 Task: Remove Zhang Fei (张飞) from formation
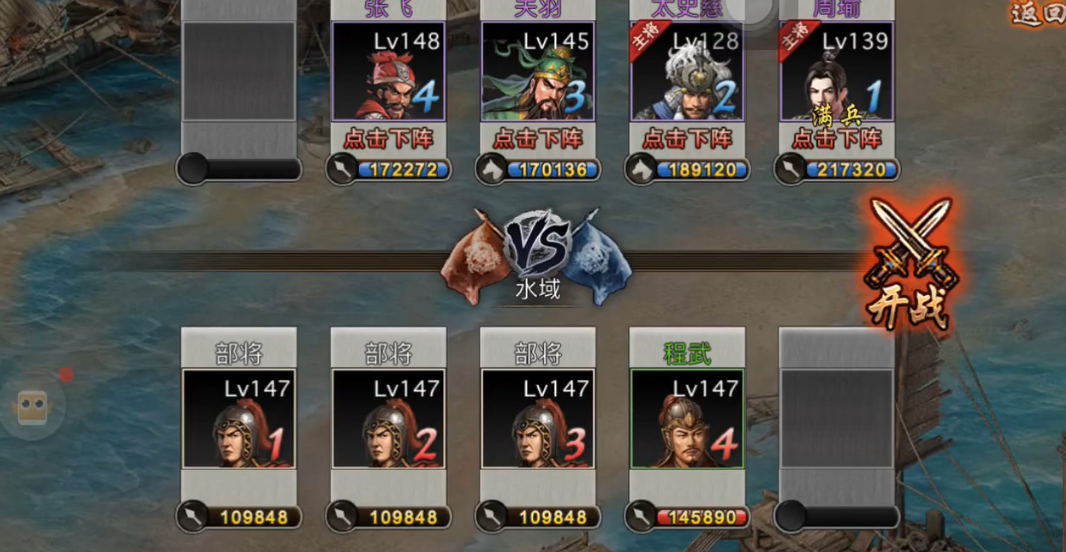pyautogui.click(x=388, y=139)
